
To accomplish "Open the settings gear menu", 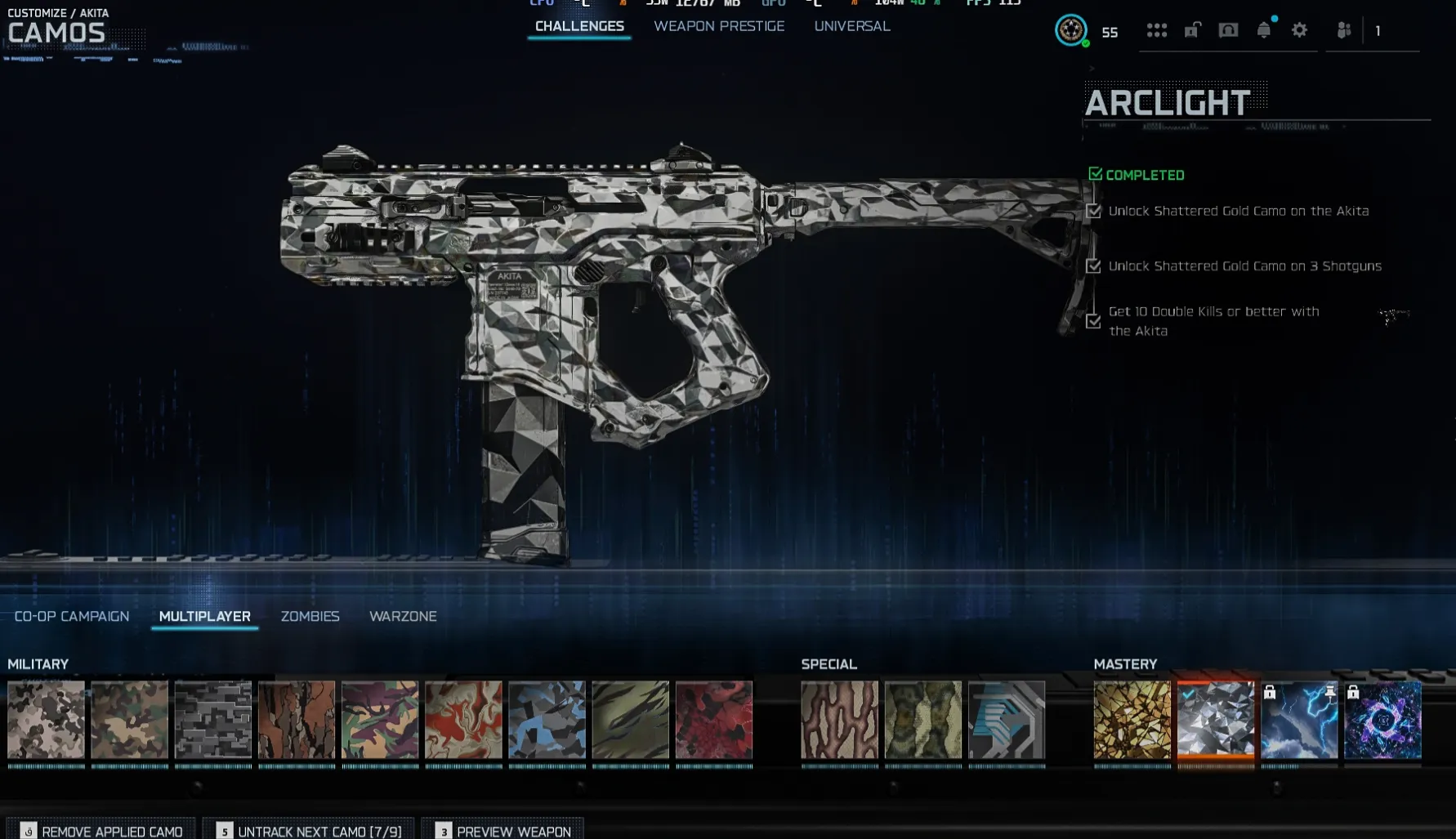I will (1301, 31).
